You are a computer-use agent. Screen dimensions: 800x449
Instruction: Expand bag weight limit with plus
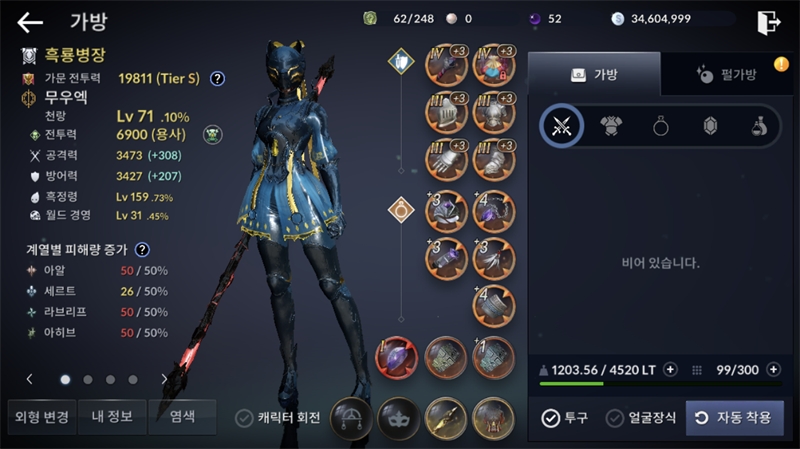[670, 368]
